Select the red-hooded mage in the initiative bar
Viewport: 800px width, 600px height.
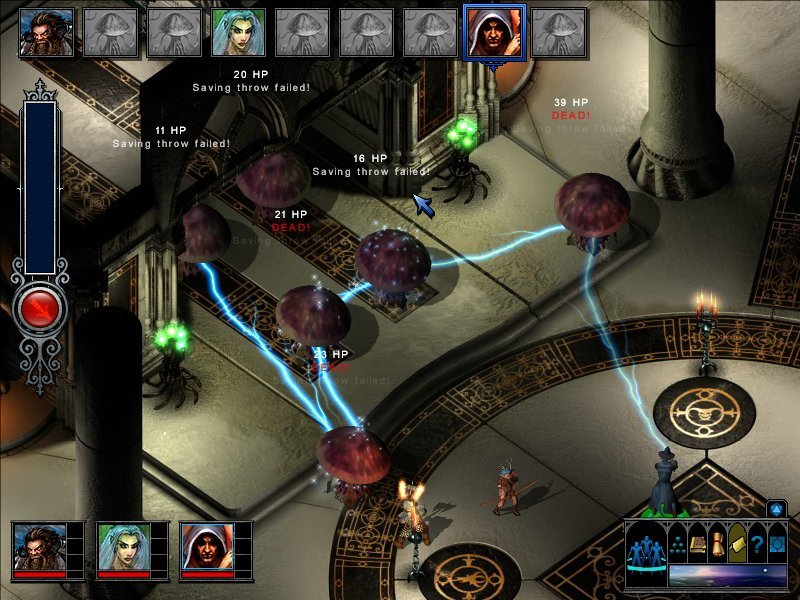point(494,32)
